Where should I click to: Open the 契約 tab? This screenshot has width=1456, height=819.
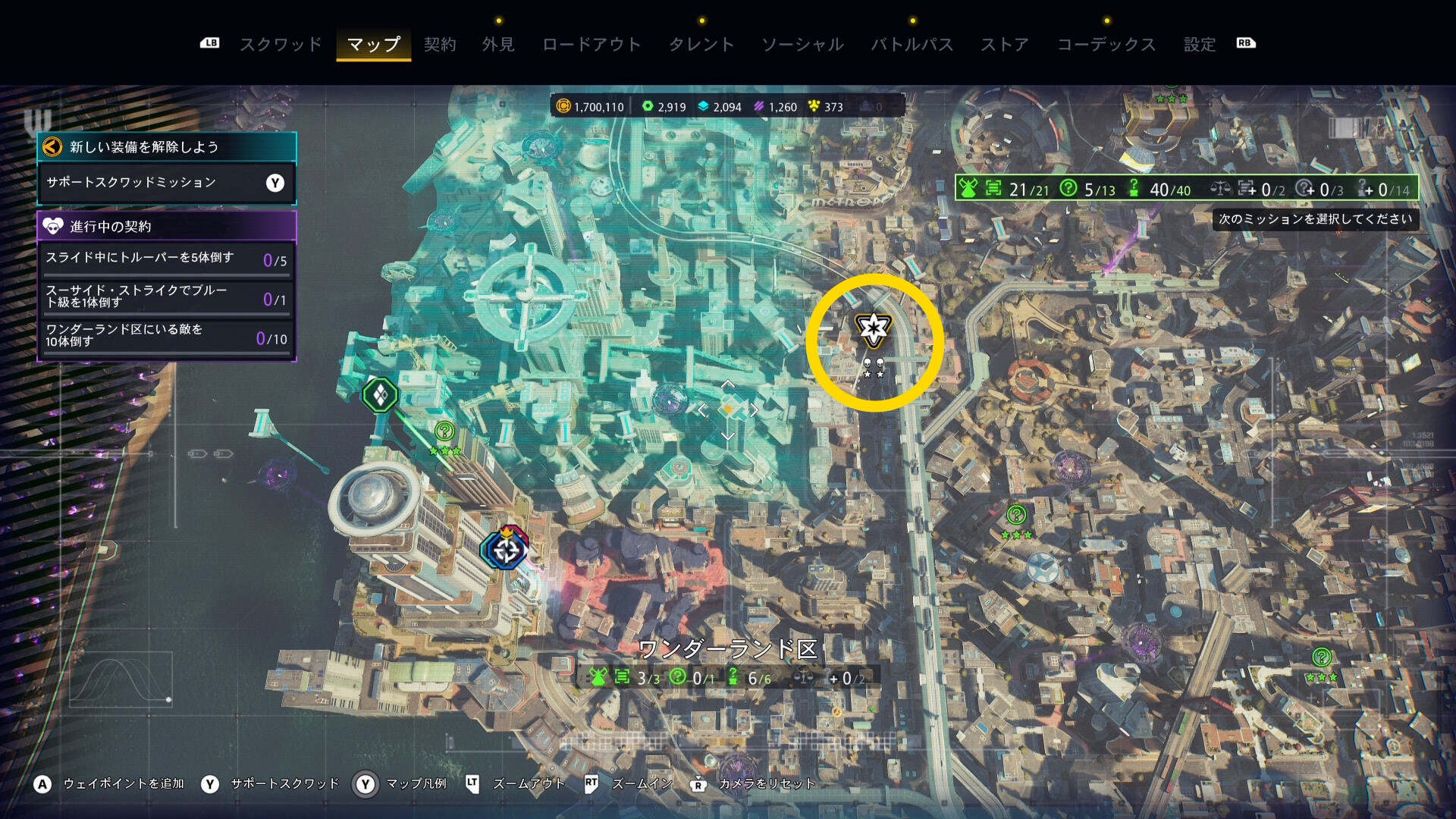click(x=440, y=45)
